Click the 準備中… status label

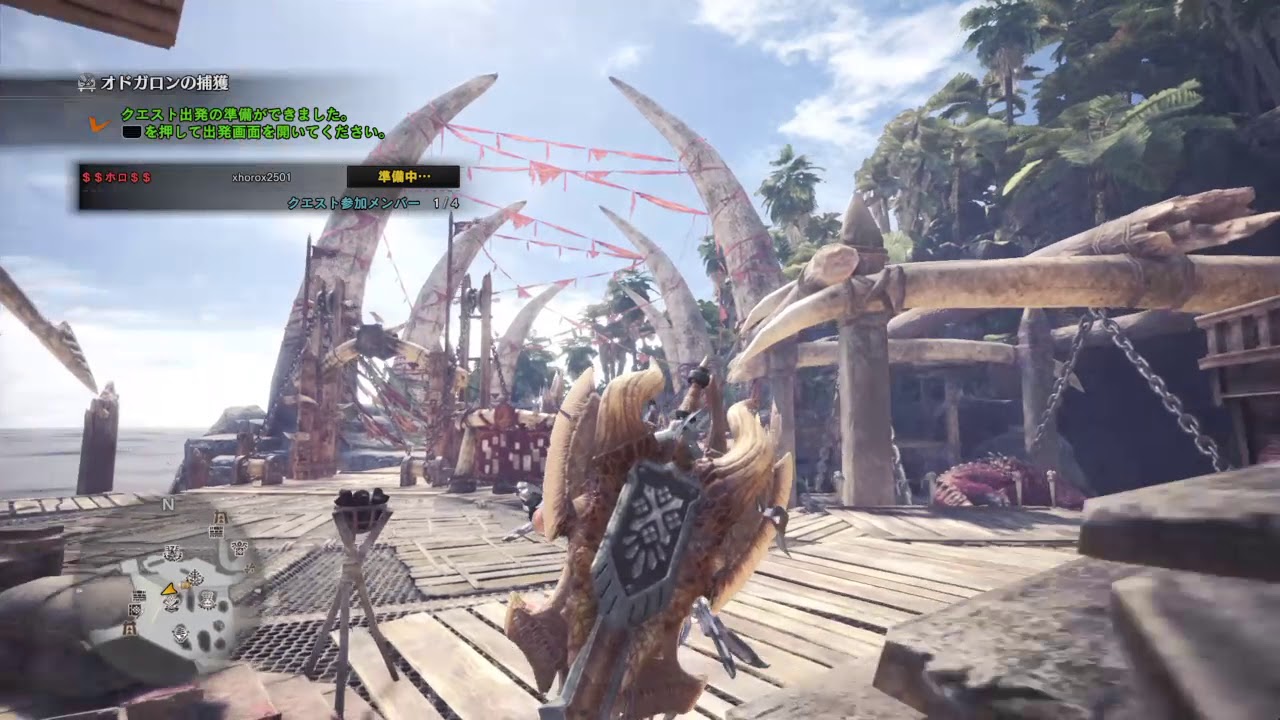pos(403,177)
